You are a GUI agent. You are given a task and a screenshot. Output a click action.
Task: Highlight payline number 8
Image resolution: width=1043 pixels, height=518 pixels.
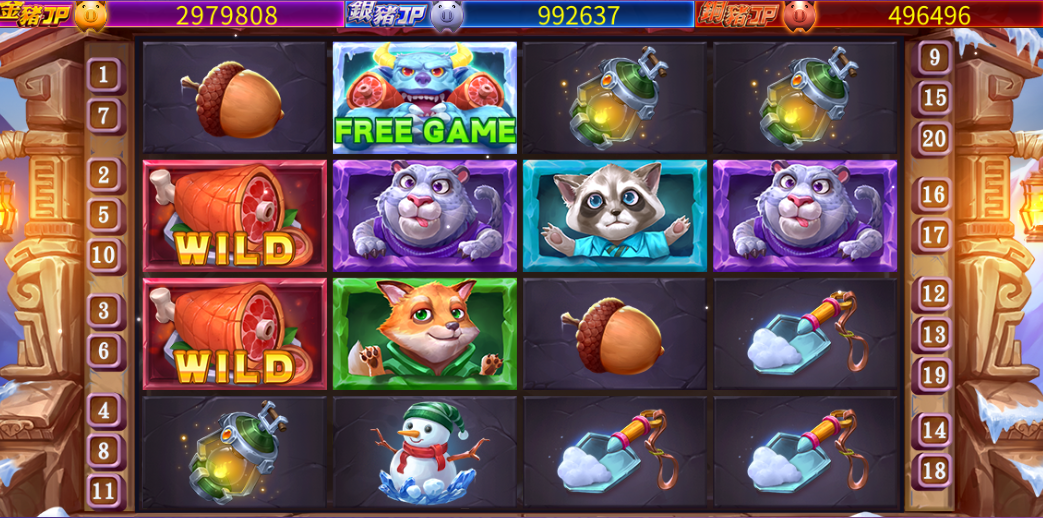tap(105, 450)
